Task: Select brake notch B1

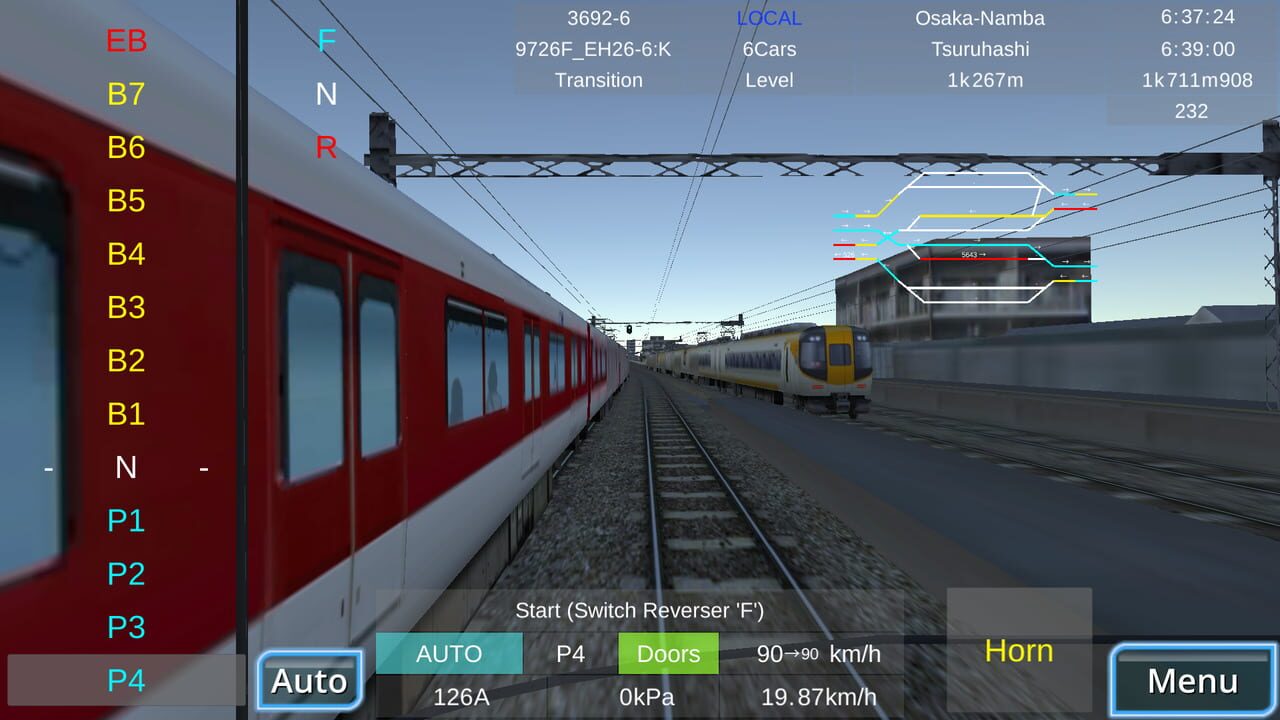Action: pos(126,414)
